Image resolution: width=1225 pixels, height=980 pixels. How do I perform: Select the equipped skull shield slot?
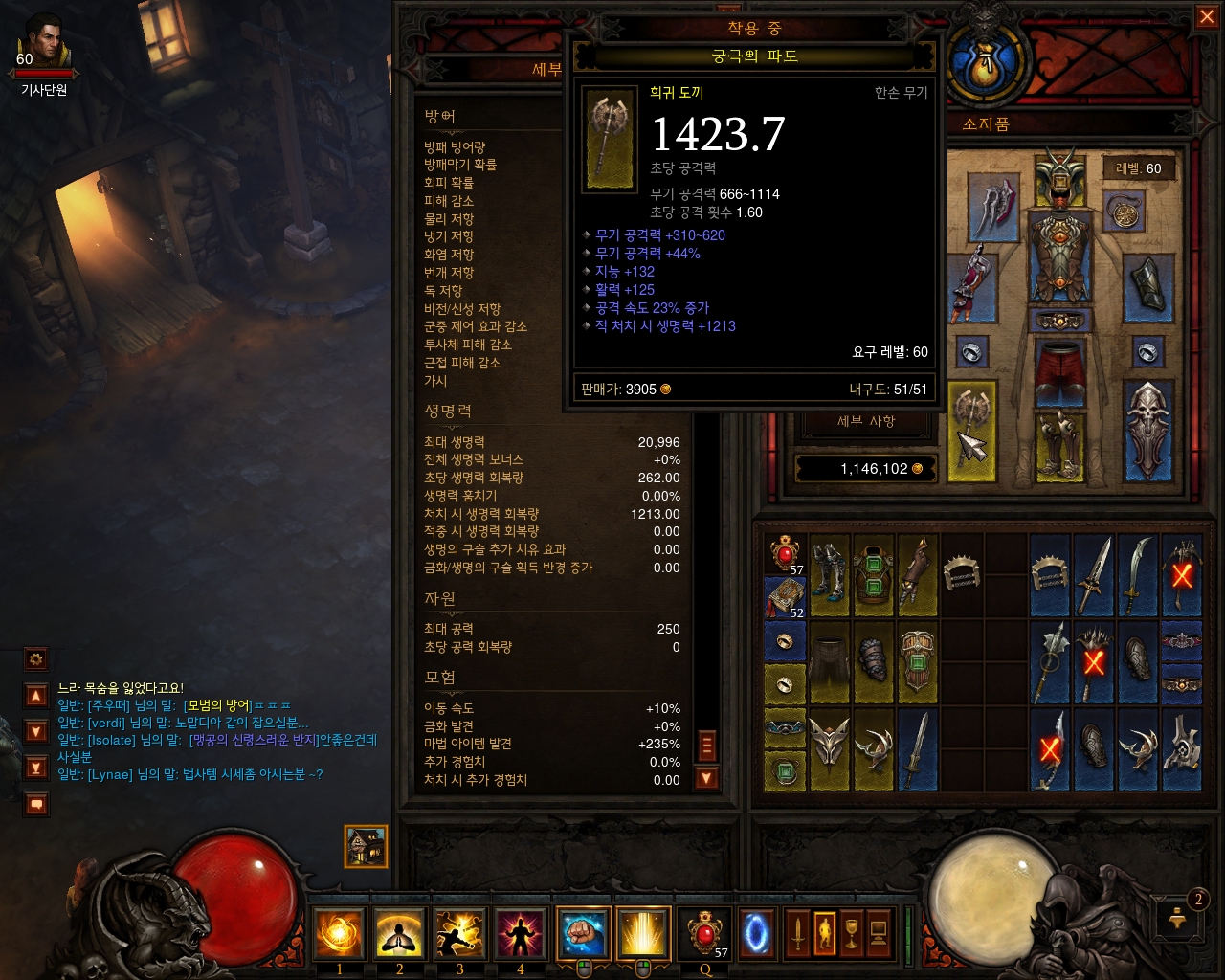[x=1147, y=431]
